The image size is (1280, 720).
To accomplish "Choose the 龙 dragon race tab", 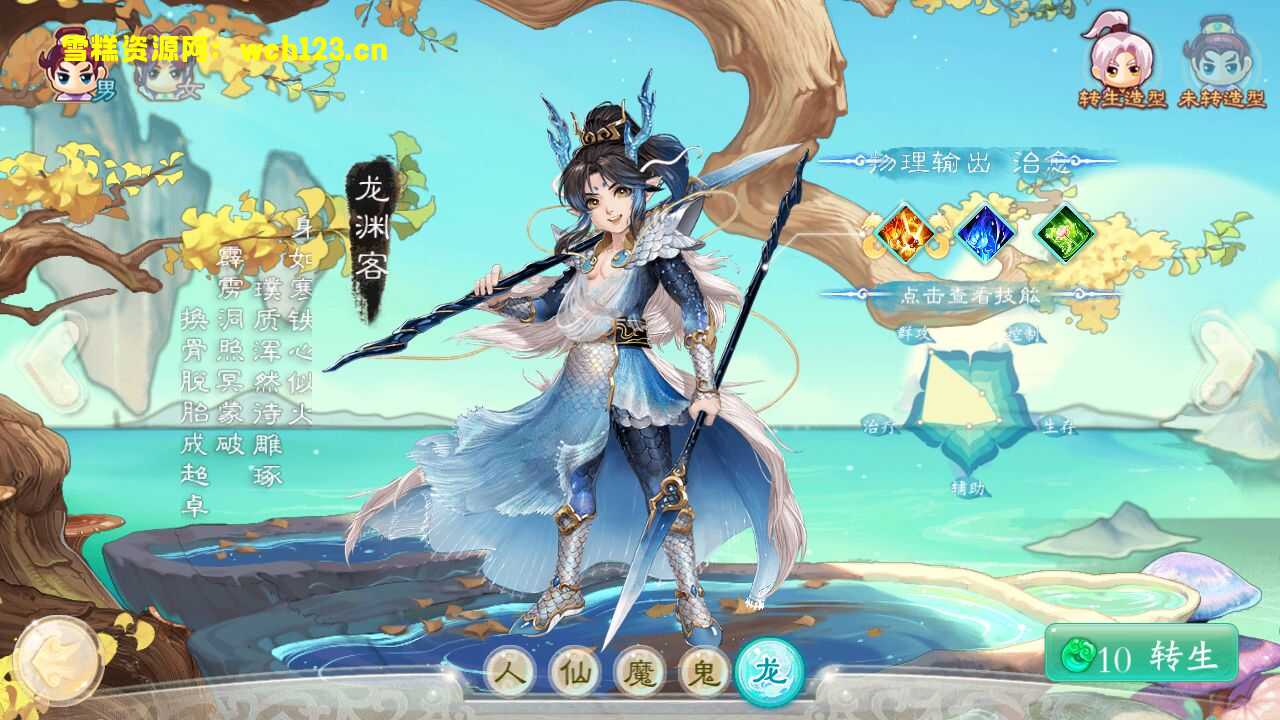I will pyautogui.click(x=769, y=672).
